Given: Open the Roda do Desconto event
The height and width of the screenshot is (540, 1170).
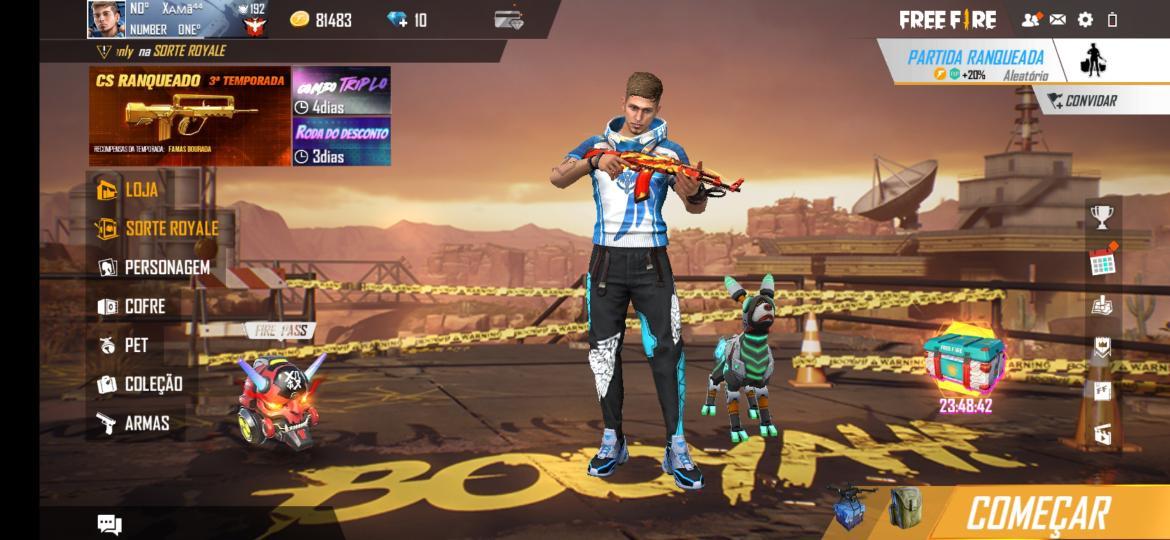Looking at the screenshot, I should pyautogui.click(x=341, y=143).
